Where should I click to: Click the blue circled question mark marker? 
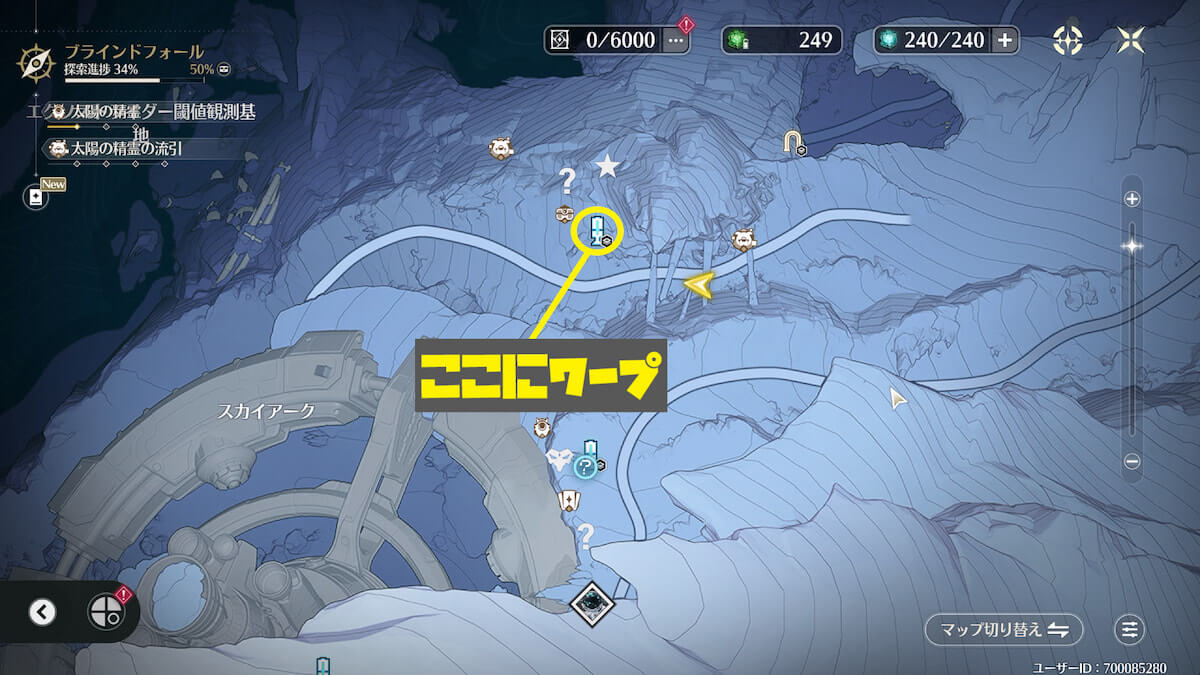(x=585, y=466)
